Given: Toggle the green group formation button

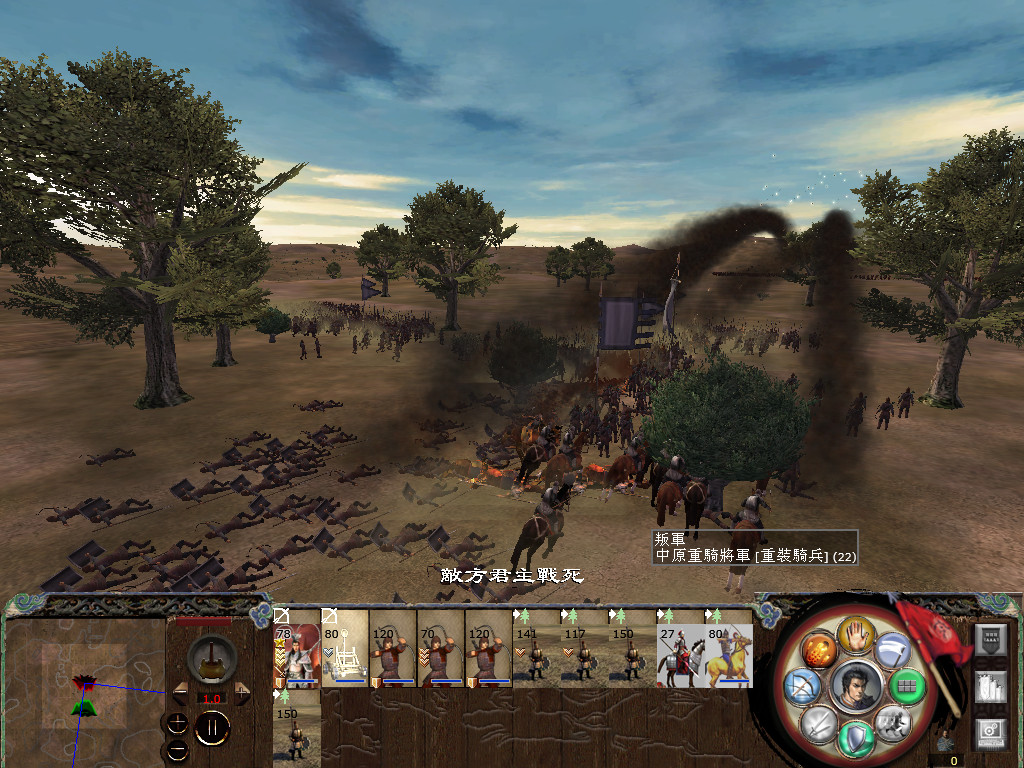Looking at the screenshot, I should [x=905, y=686].
